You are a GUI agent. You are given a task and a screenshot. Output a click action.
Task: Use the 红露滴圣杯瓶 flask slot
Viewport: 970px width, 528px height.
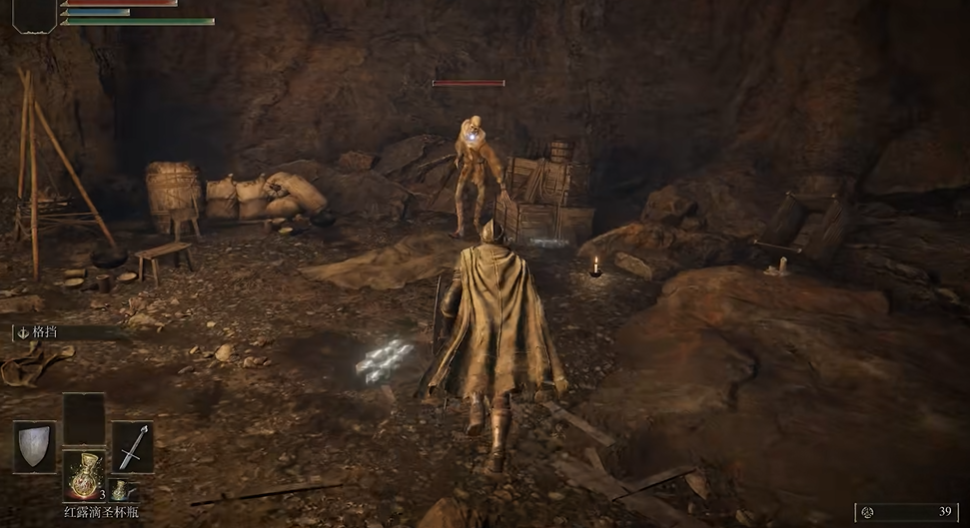pos(84,475)
